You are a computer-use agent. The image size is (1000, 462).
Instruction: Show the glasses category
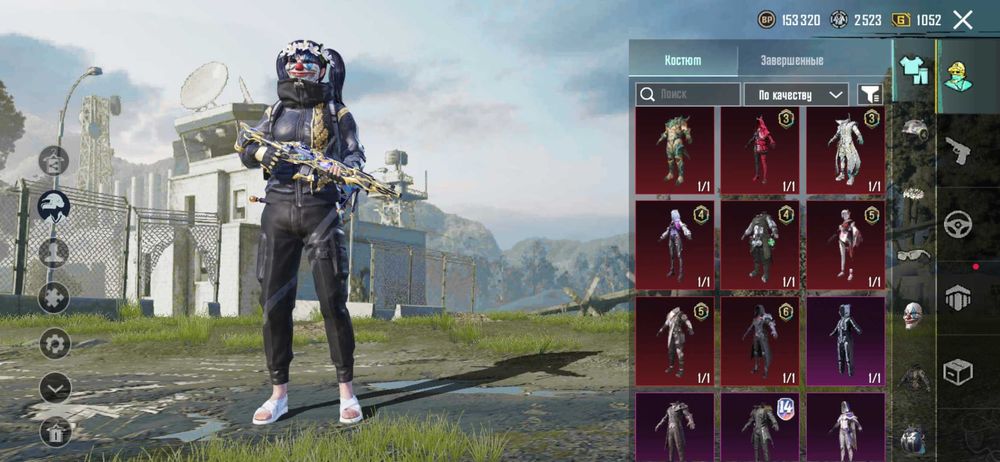913,254
